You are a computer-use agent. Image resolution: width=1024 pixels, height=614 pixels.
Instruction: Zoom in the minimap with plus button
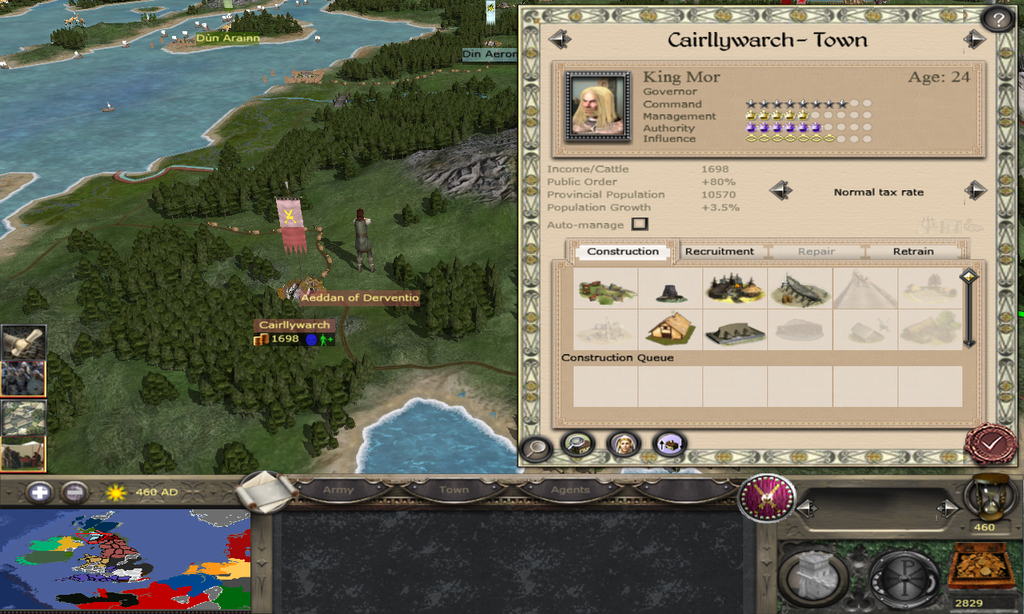click(x=40, y=492)
